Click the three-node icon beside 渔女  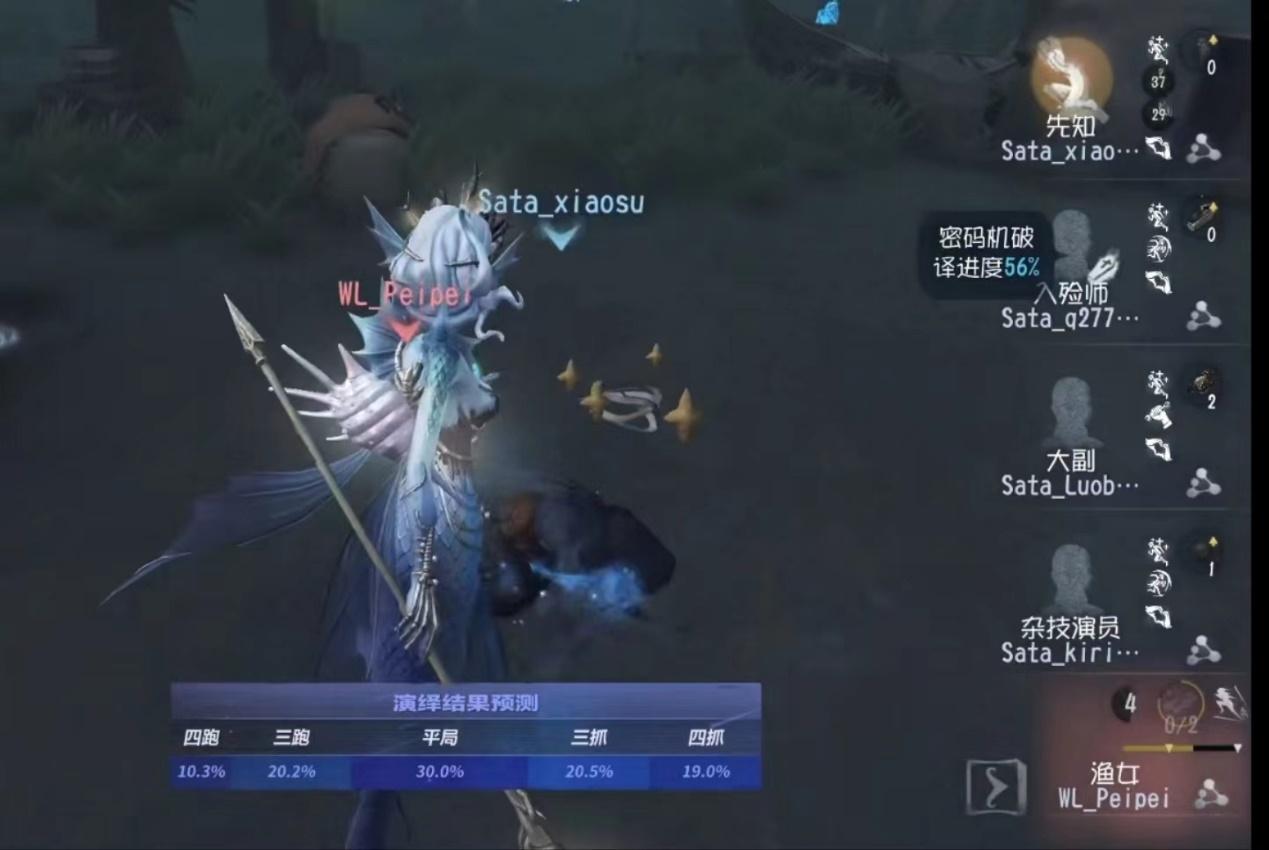[x=1212, y=797]
